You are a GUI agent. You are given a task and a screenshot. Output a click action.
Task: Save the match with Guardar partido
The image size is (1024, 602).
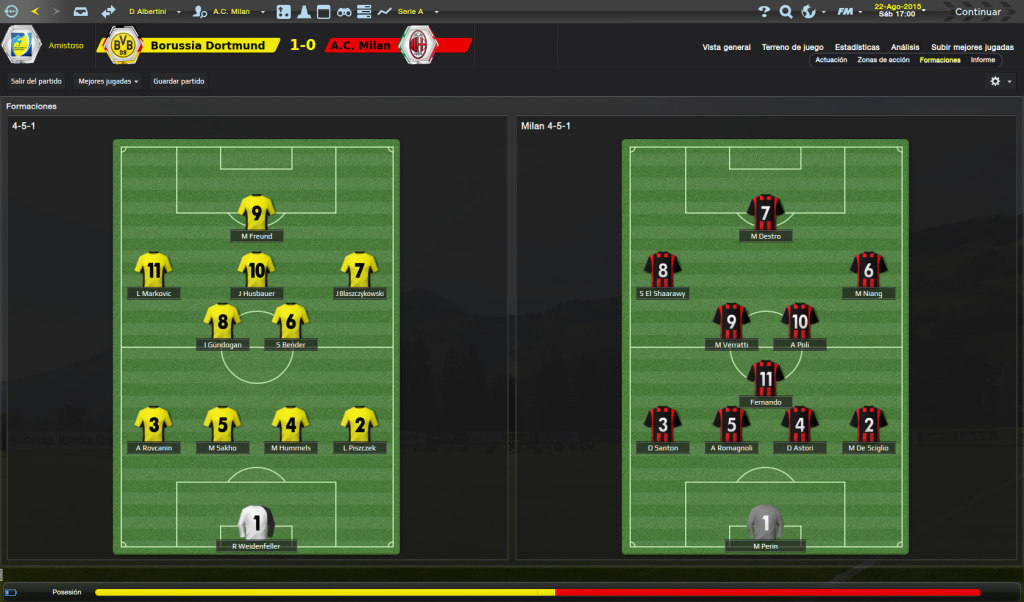pyautogui.click(x=179, y=81)
